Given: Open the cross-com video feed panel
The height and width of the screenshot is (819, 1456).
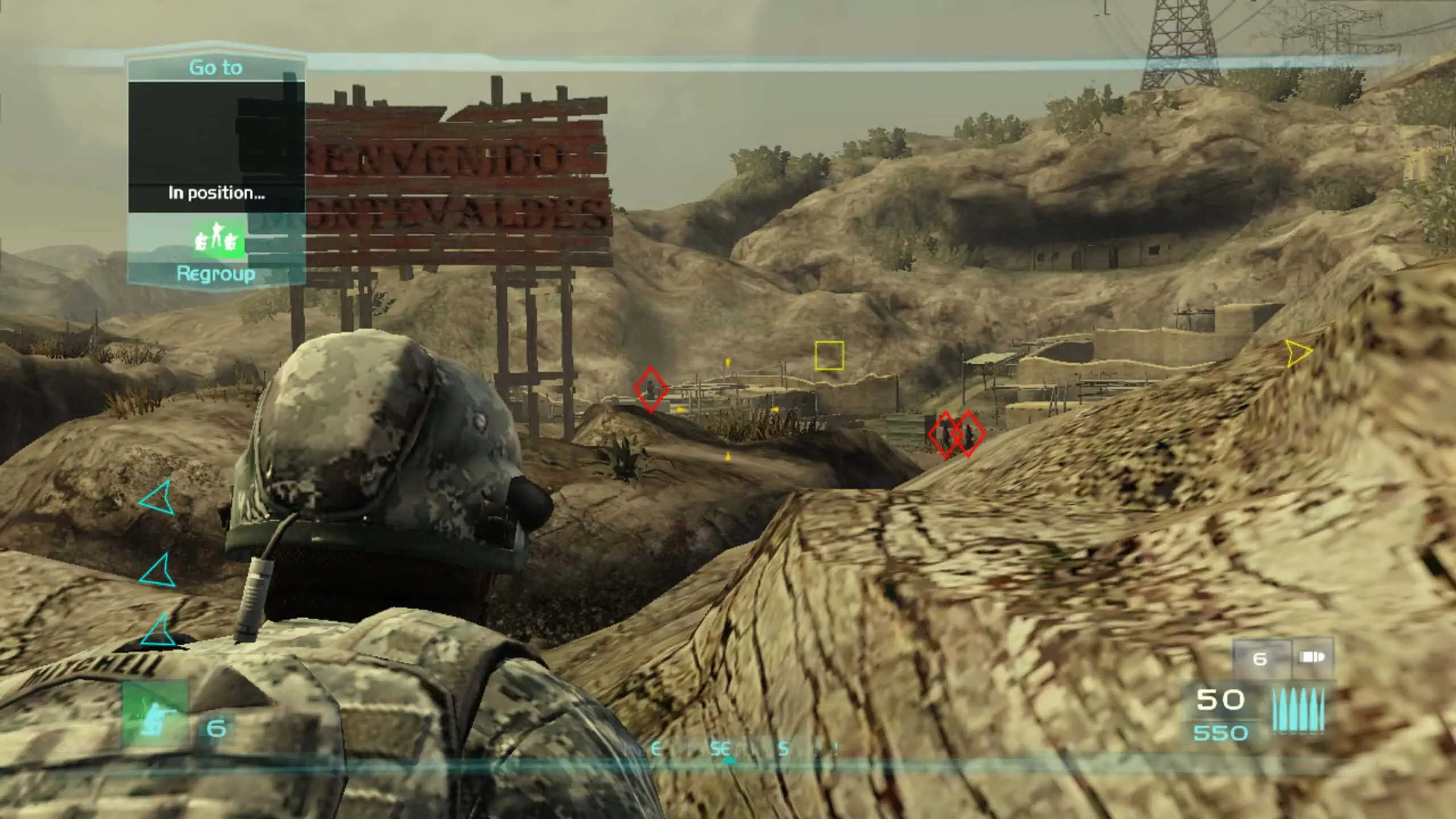Looking at the screenshot, I should click(216, 147).
